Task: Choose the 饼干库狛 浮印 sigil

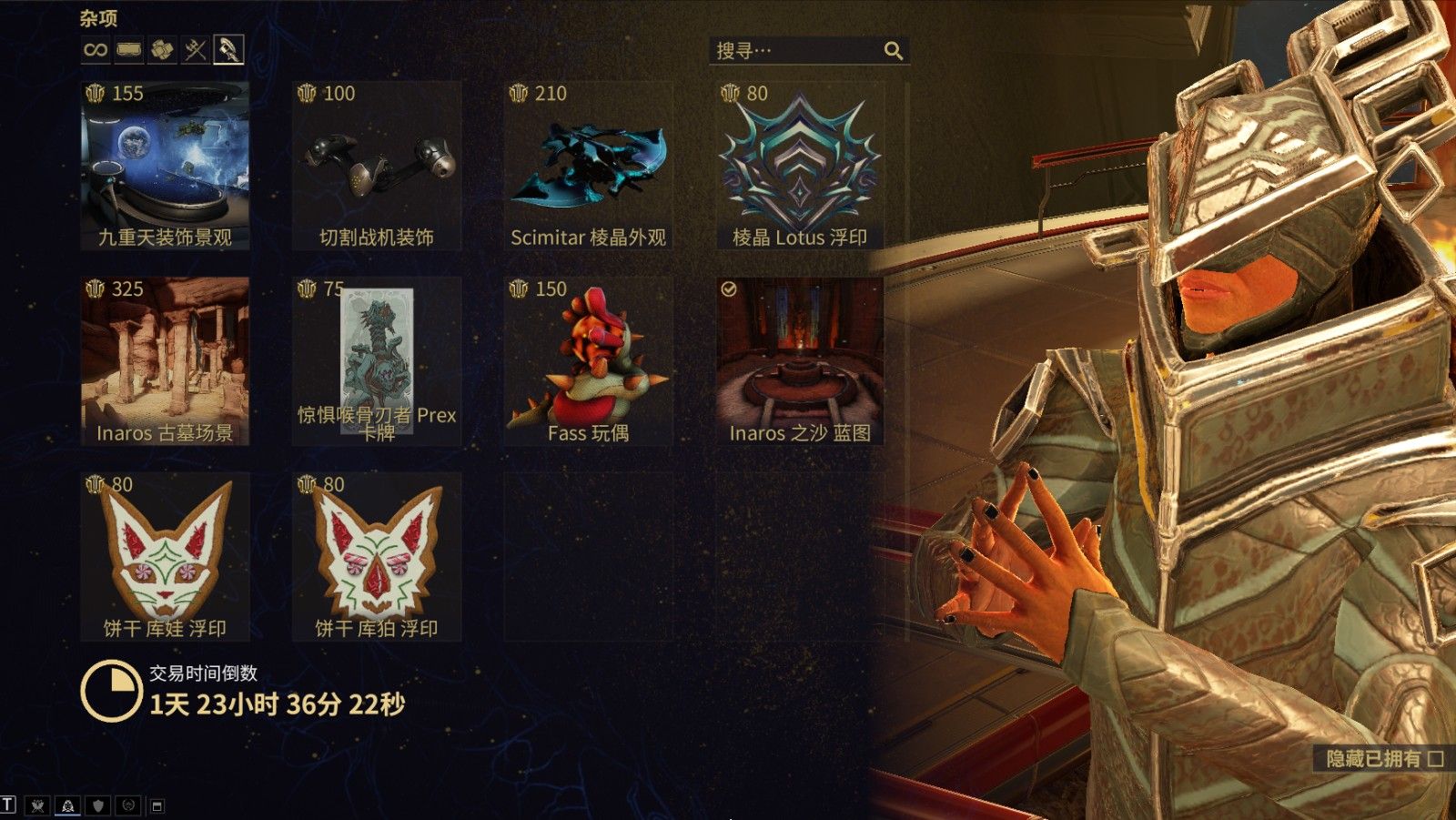Action: coord(377,556)
